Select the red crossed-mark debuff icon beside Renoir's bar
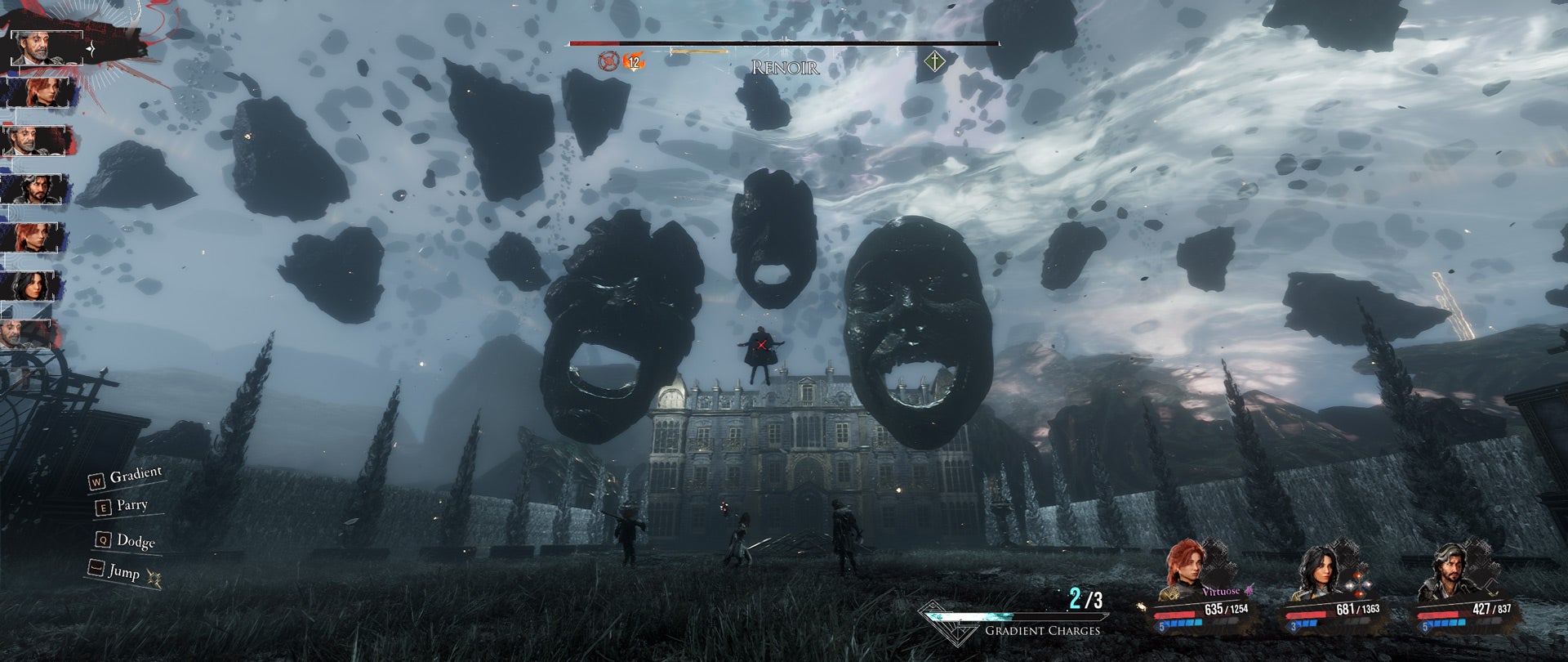Screen dimensions: 1568x662 click(608, 60)
